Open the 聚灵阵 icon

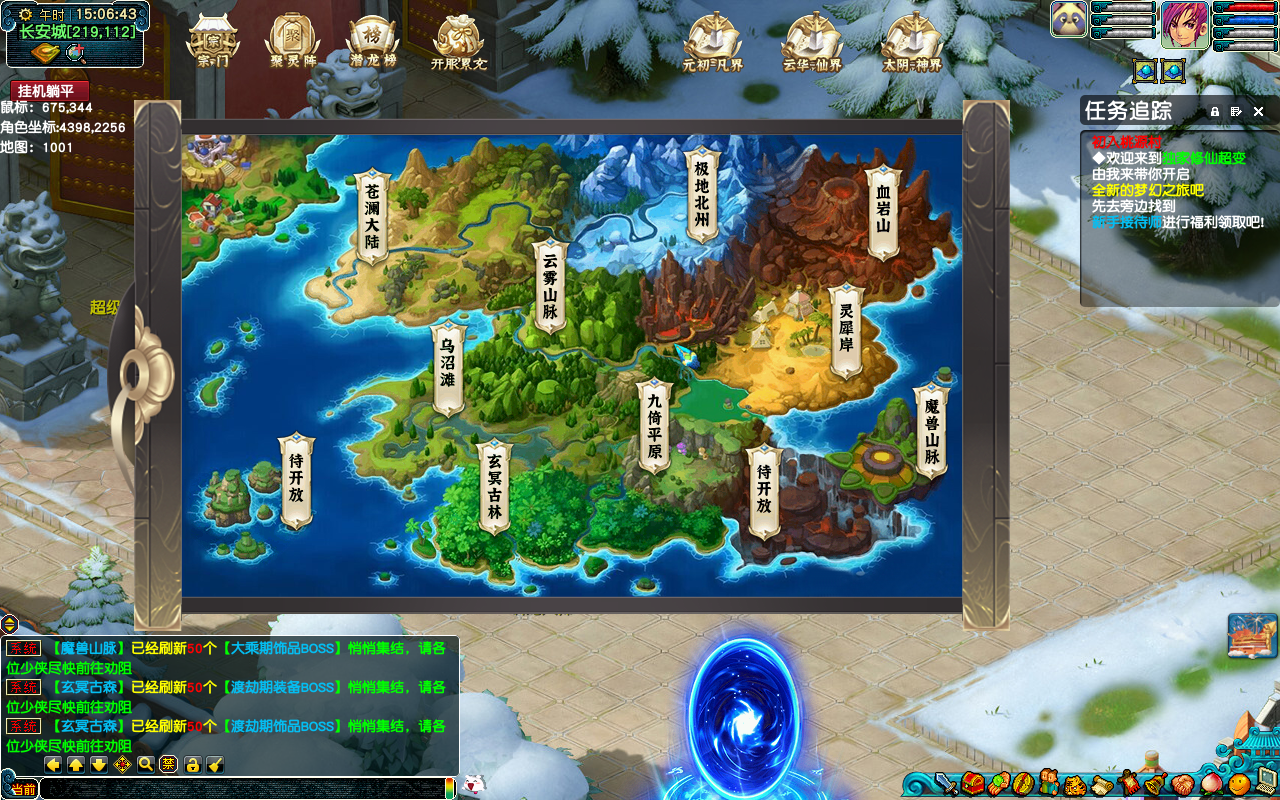tap(292, 41)
